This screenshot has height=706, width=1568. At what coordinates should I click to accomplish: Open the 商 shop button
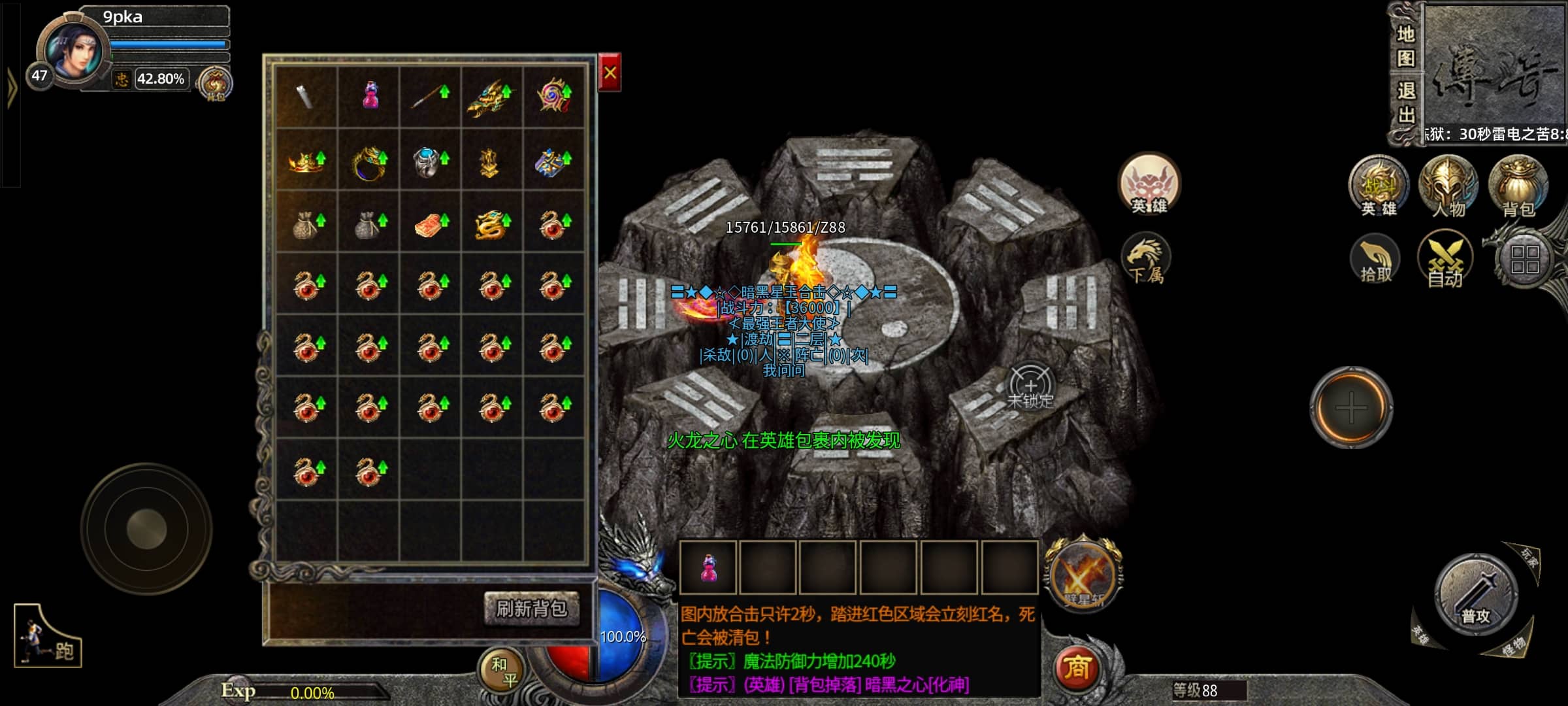(1077, 668)
